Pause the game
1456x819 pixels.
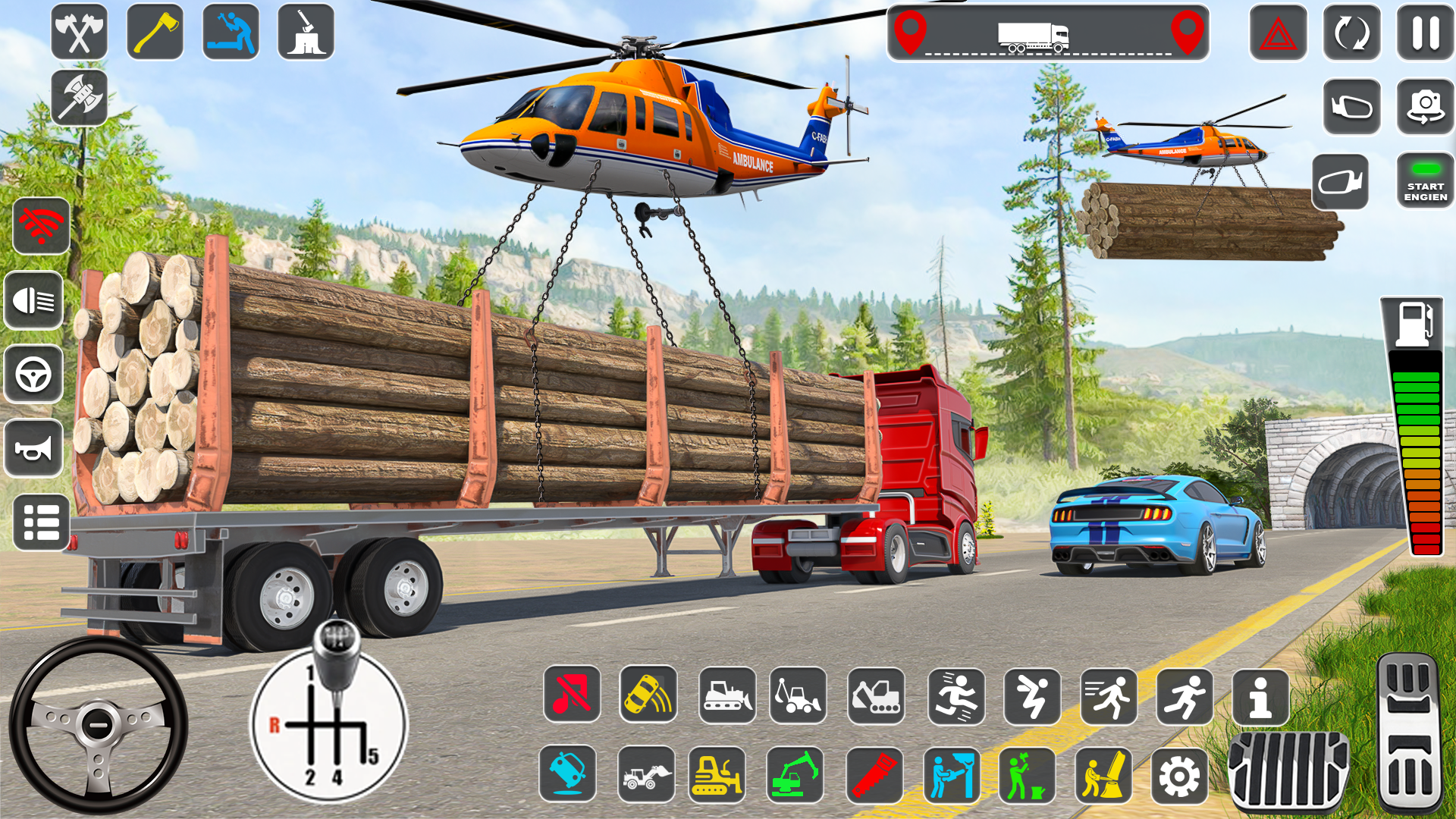(1424, 33)
